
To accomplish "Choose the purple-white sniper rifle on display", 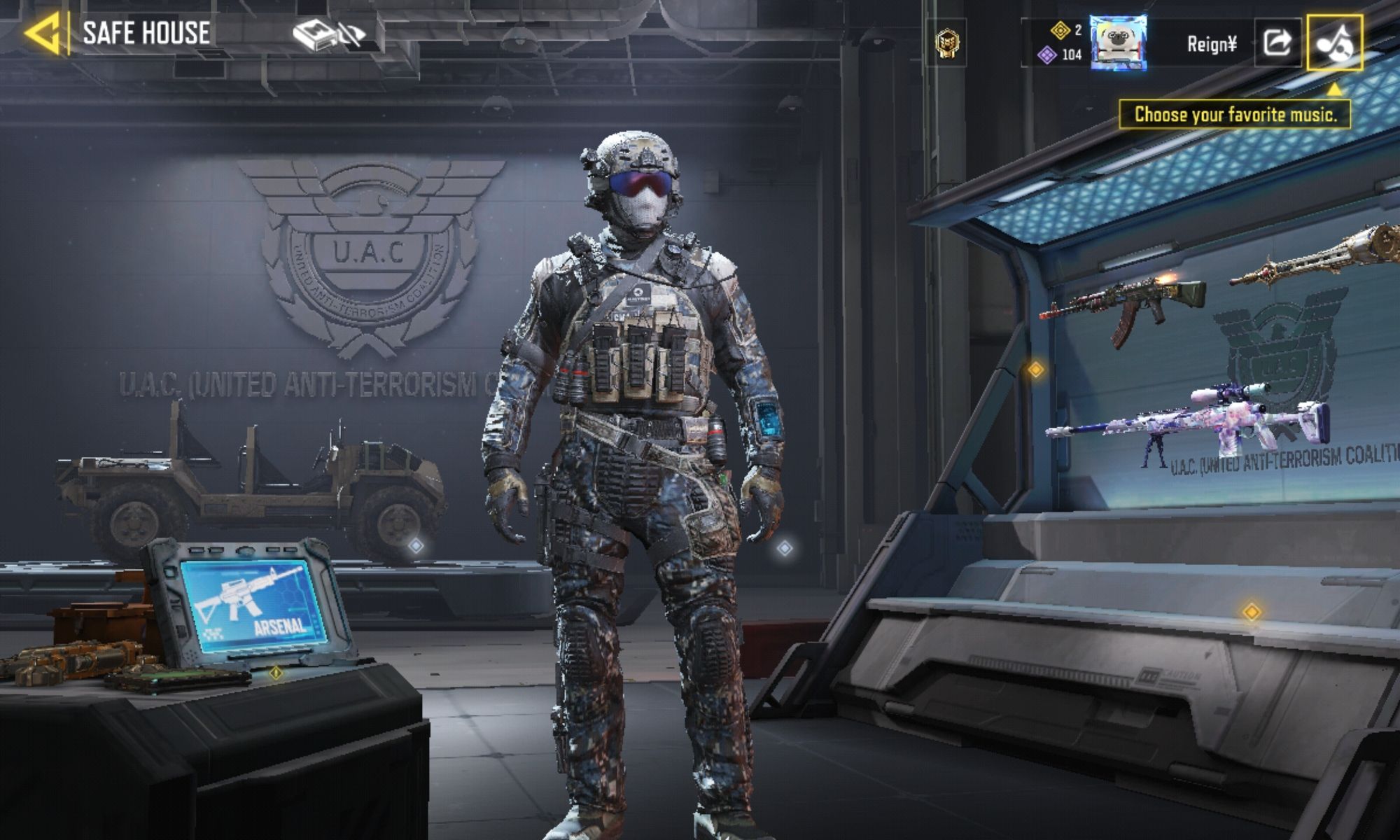I will tap(1190, 421).
